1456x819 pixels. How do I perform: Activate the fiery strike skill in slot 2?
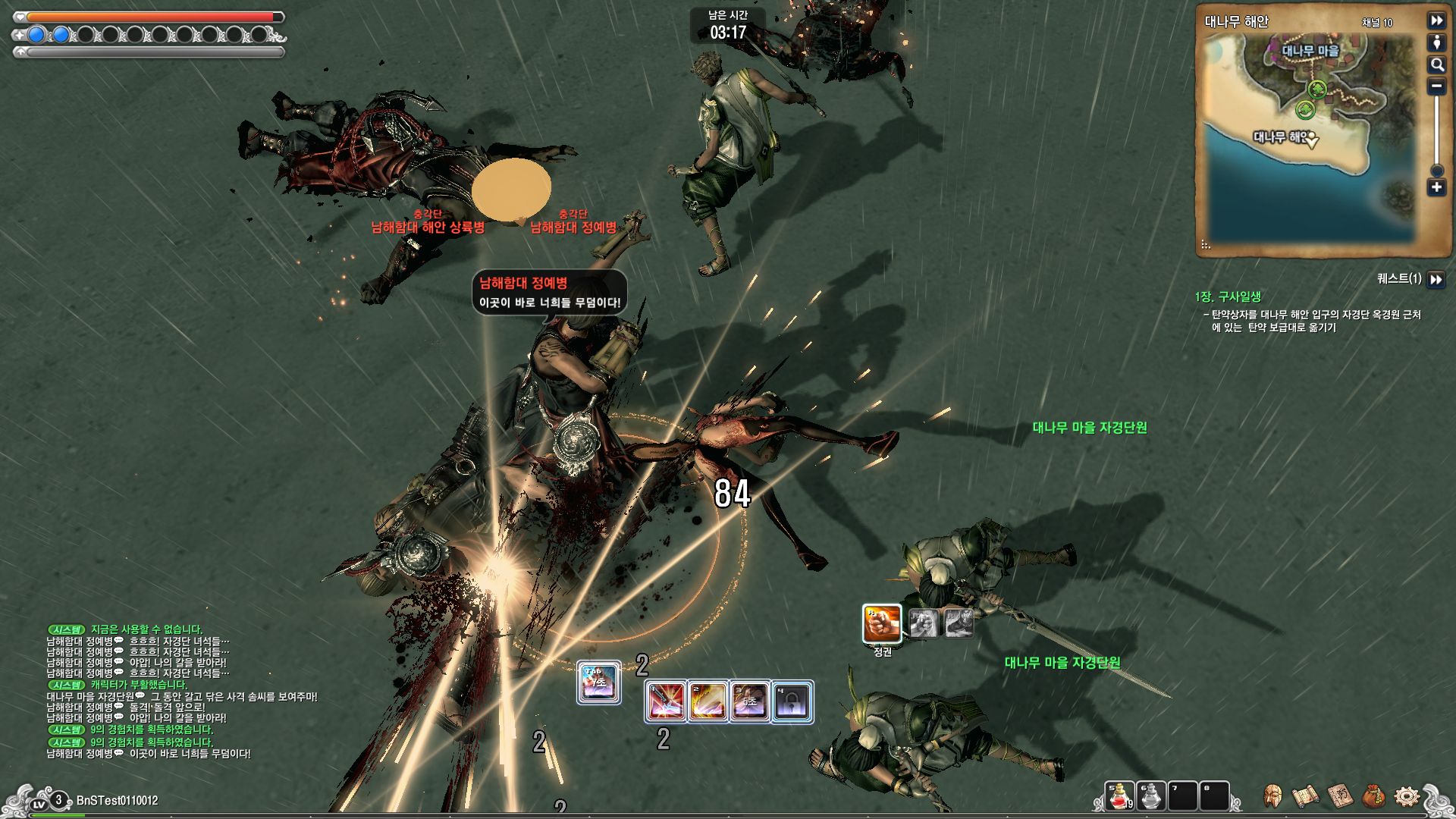click(x=707, y=701)
